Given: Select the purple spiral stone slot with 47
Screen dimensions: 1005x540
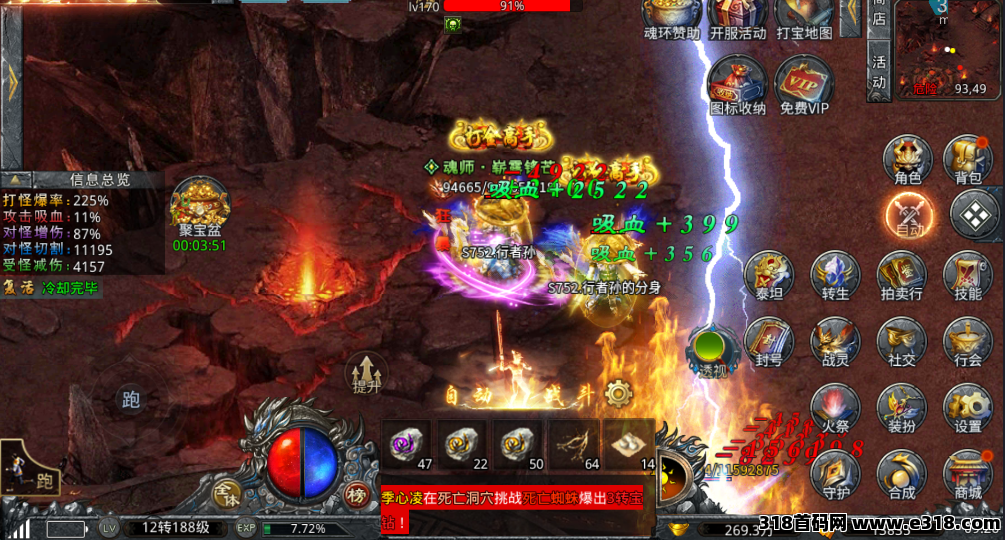Looking at the screenshot, I should click(409, 444).
